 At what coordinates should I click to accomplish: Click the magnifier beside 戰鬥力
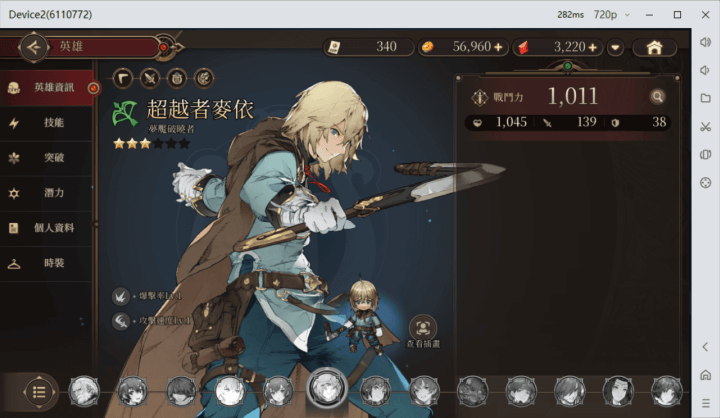point(657,96)
